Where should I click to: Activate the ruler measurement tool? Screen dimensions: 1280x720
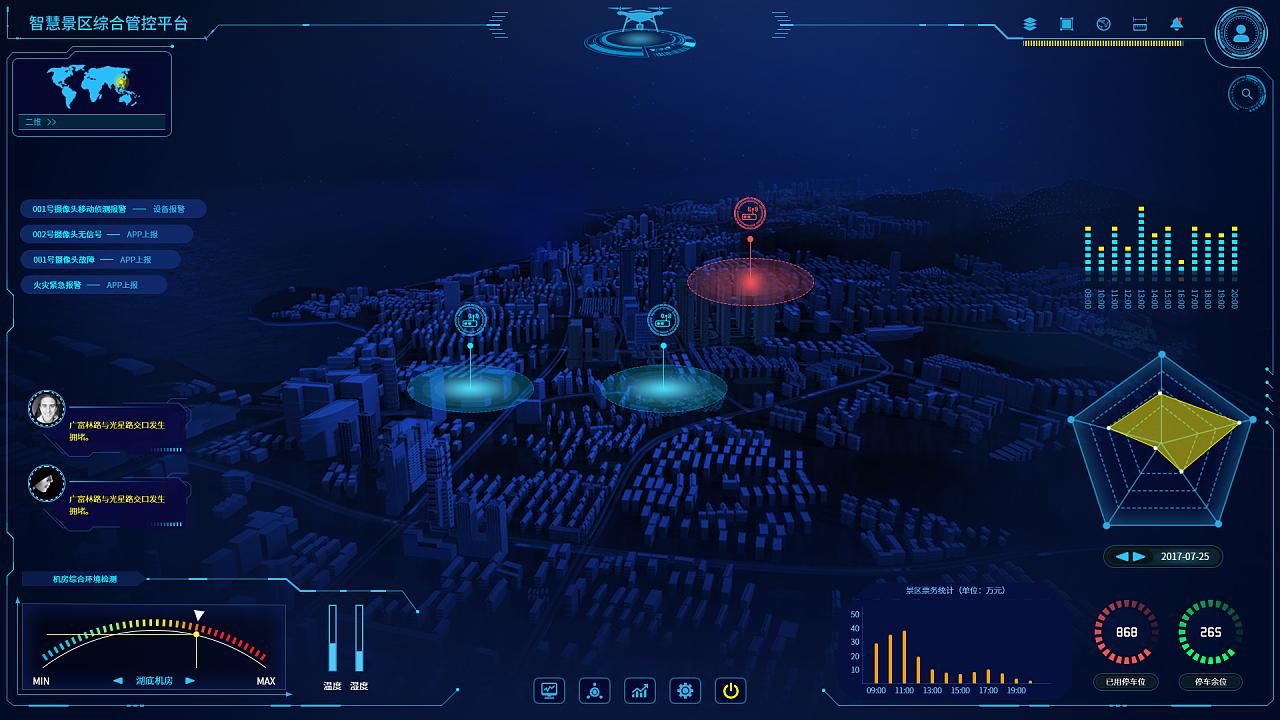1139,24
